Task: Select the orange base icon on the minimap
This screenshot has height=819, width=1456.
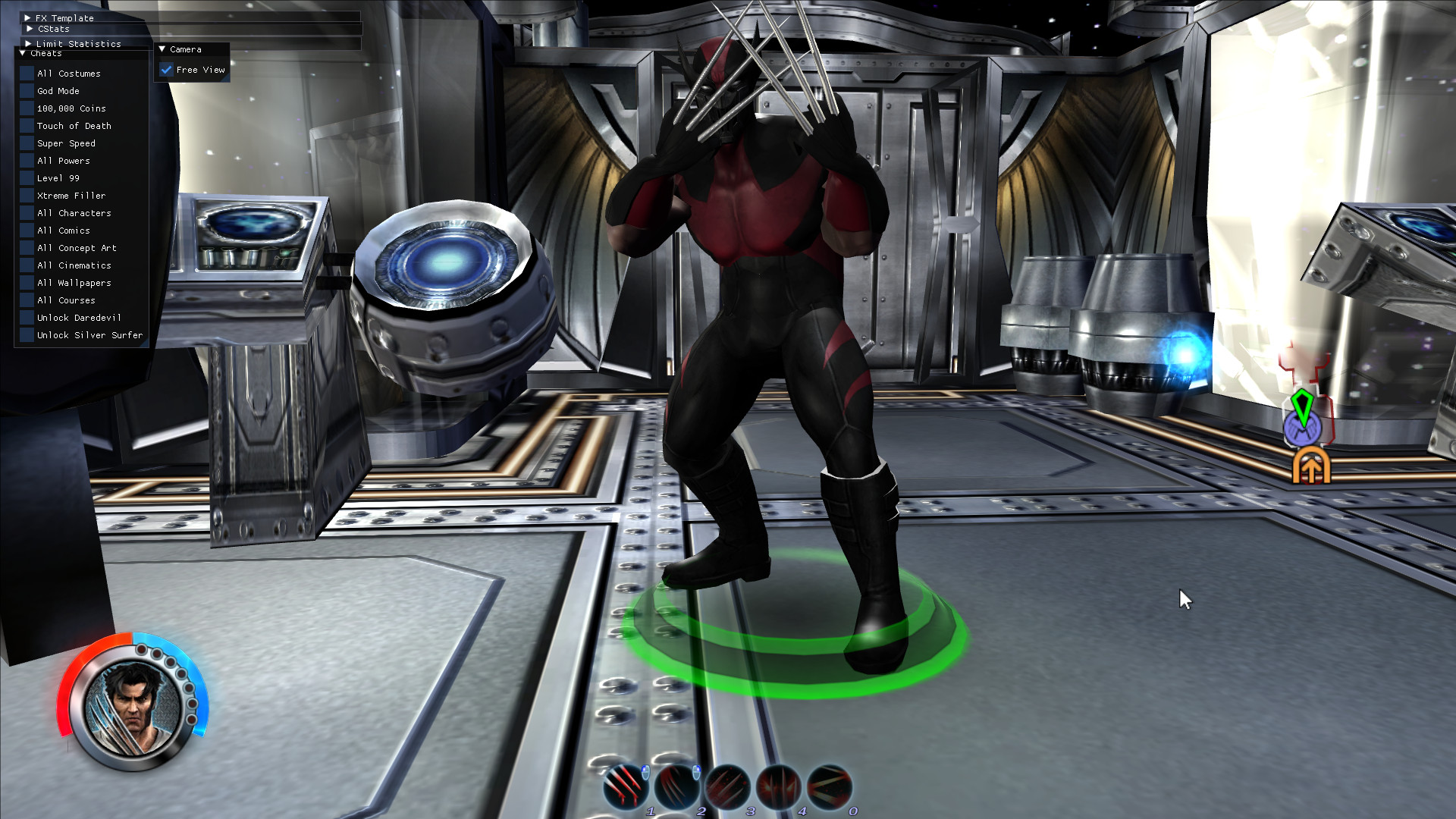Action: tap(1311, 466)
